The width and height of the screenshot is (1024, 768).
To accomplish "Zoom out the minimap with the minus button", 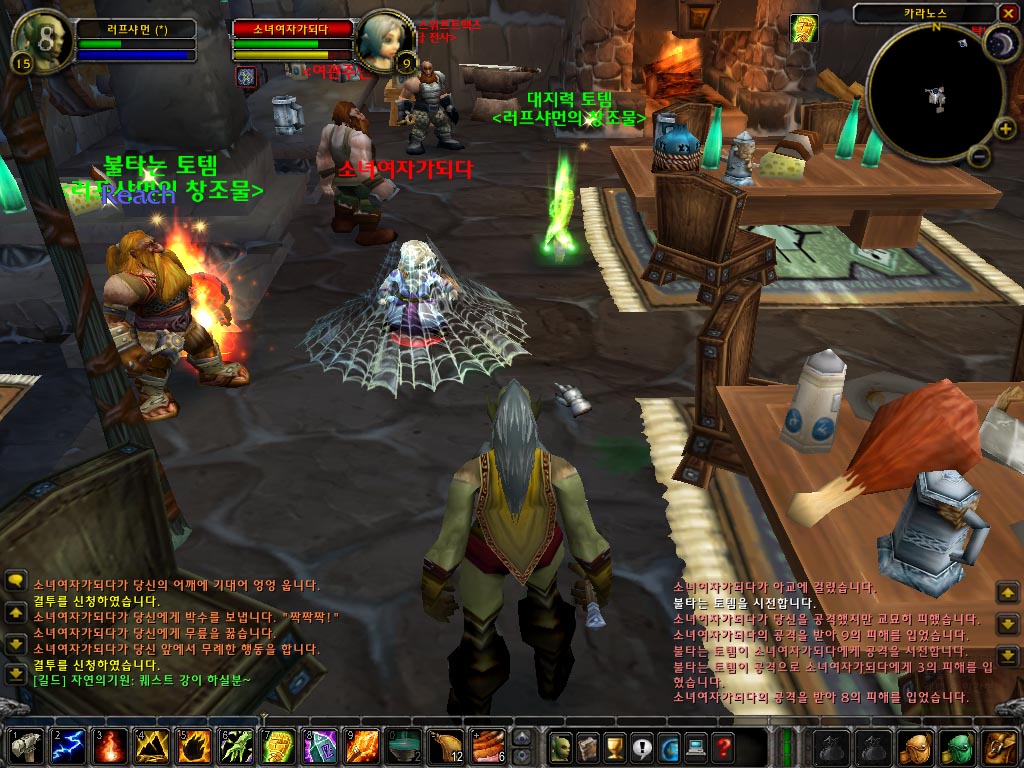I will click(x=980, y=157).
